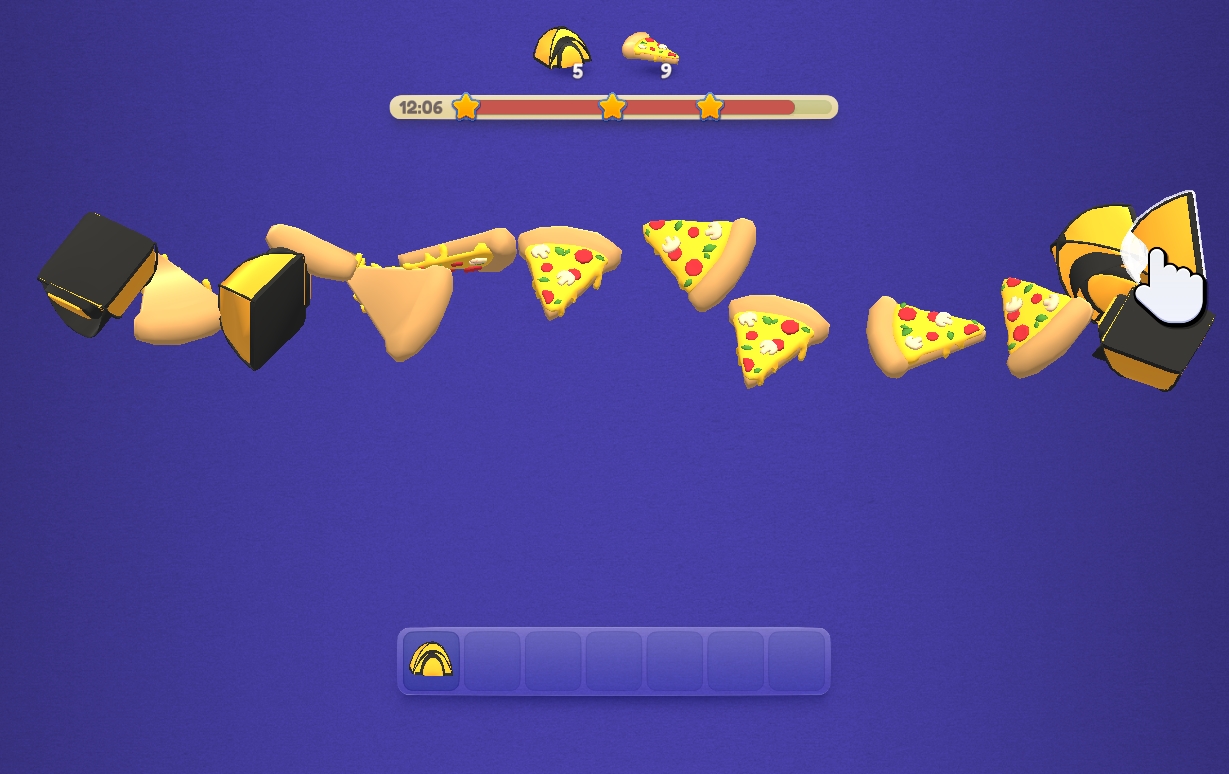The width and height of the screenshot is (1229, 774).
Task: Select the tent in the collection tray
Action: pyautogui.click(x=431, y=660)
